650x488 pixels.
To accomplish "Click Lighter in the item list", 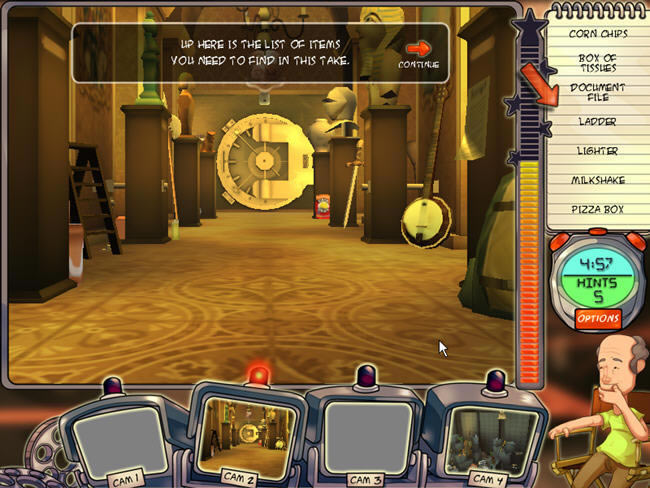I will (x=598, y=151).
